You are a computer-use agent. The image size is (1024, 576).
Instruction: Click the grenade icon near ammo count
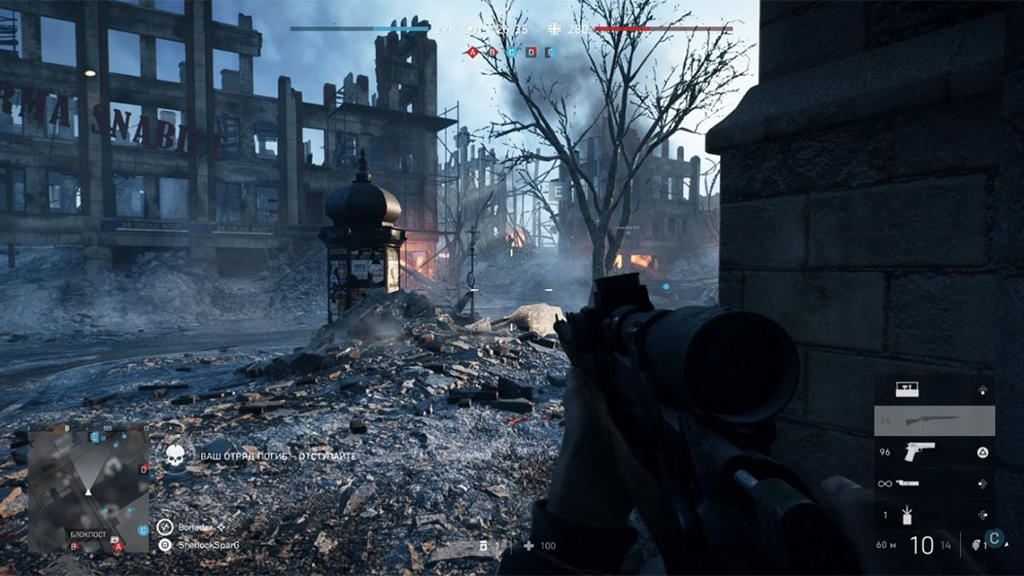[977, 545]
